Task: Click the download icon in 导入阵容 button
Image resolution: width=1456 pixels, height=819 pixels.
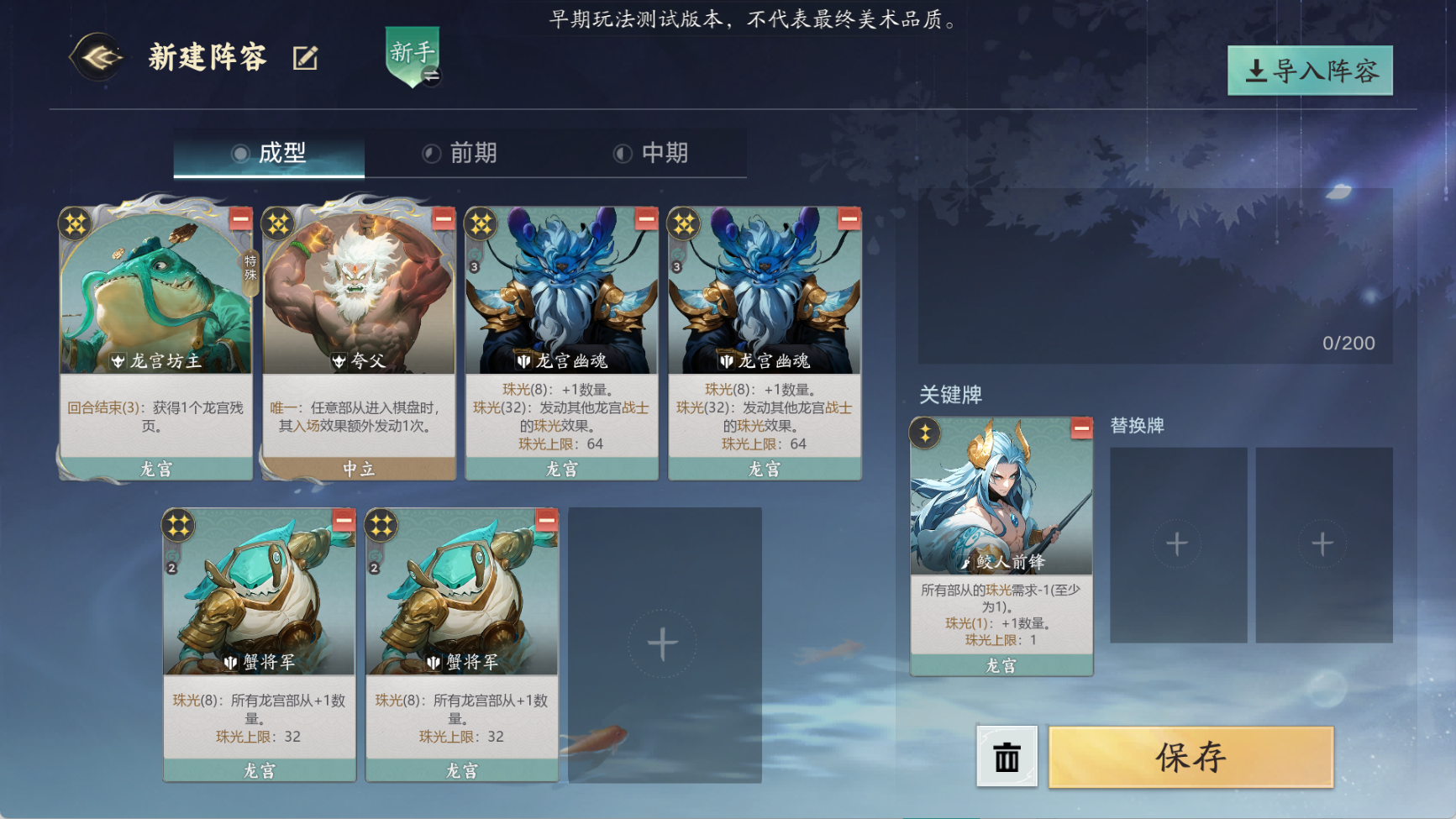Action: [1255, 71]
